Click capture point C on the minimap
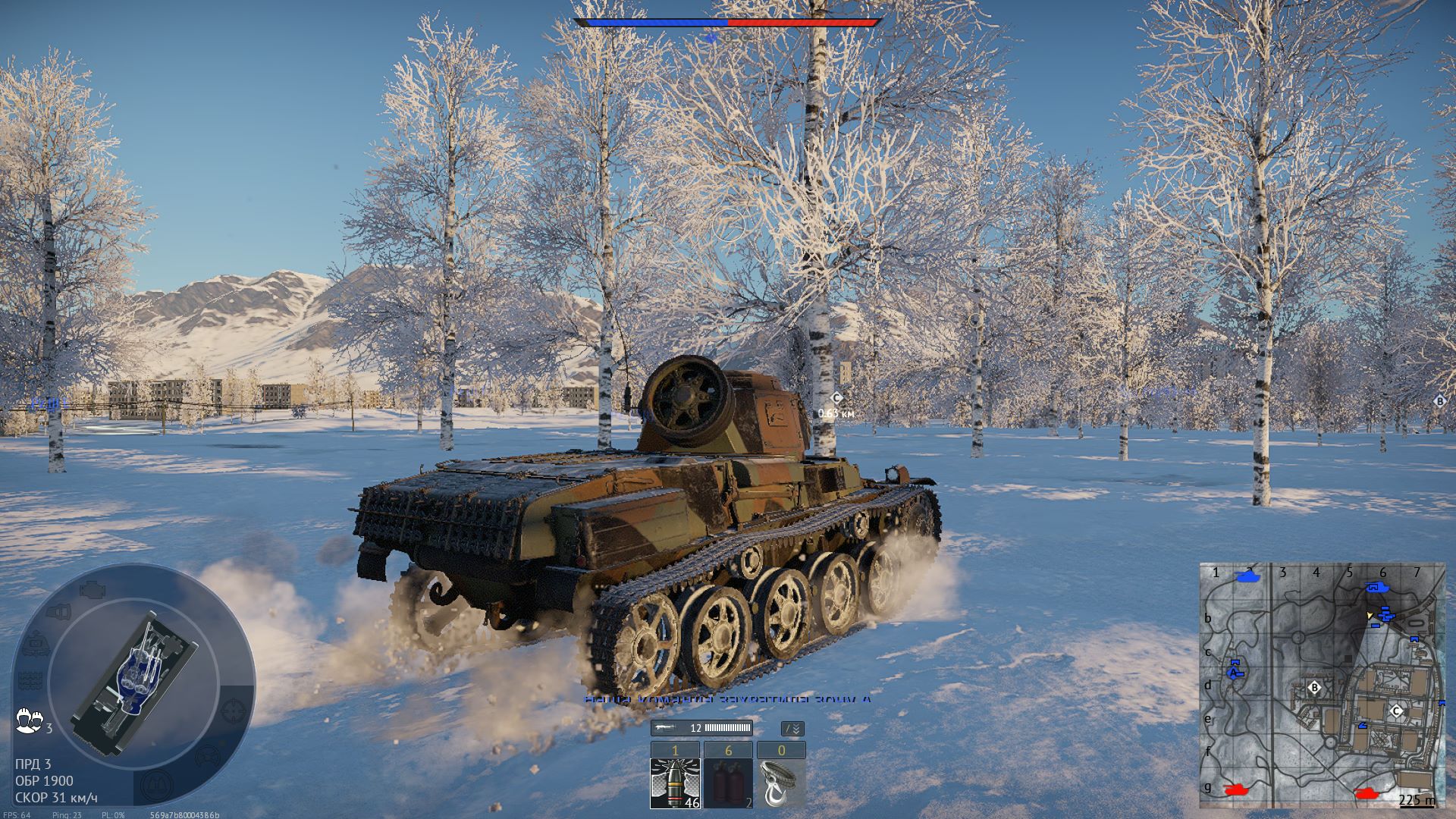Screen dimensions: 1456x819 (1396, 711)
